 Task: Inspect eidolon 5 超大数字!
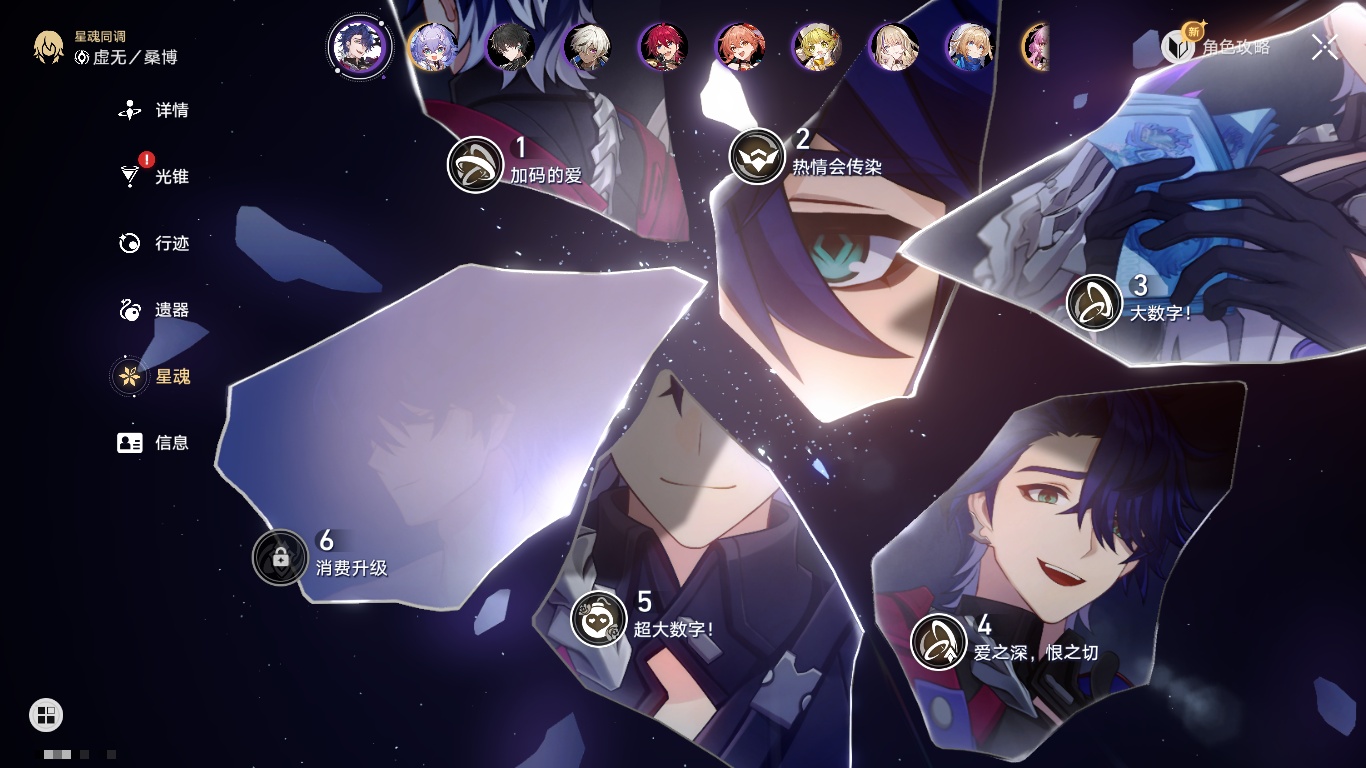[x=599, y=618]
